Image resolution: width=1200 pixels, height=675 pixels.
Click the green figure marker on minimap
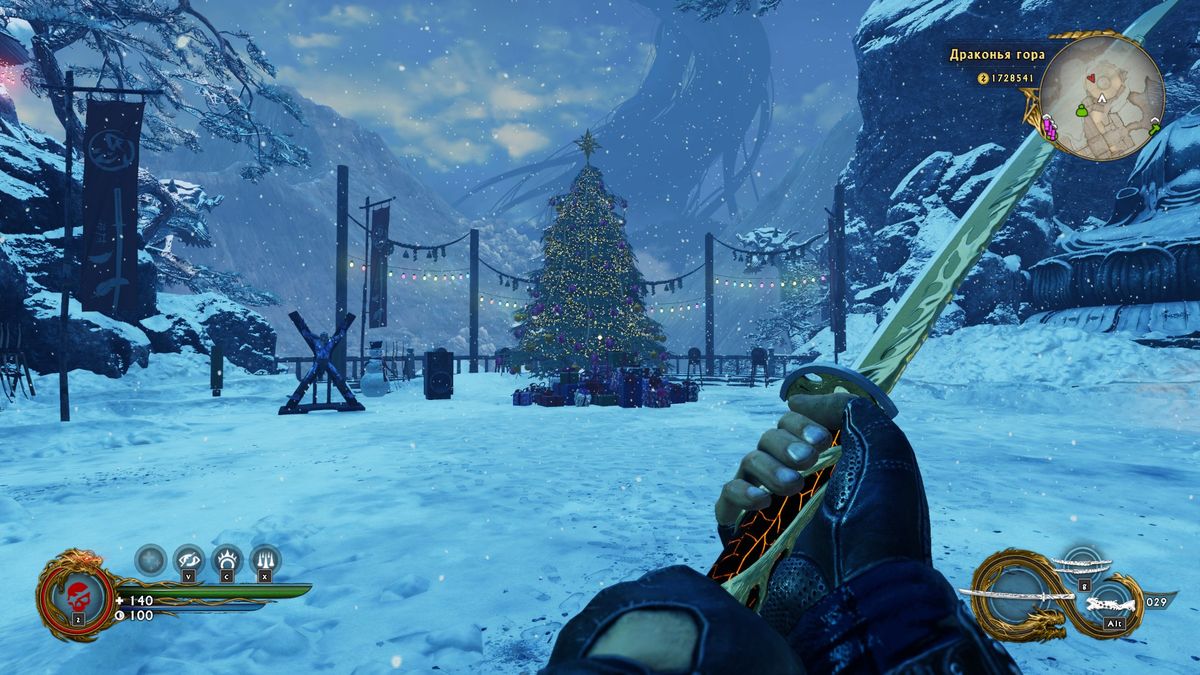(1081, 111)
